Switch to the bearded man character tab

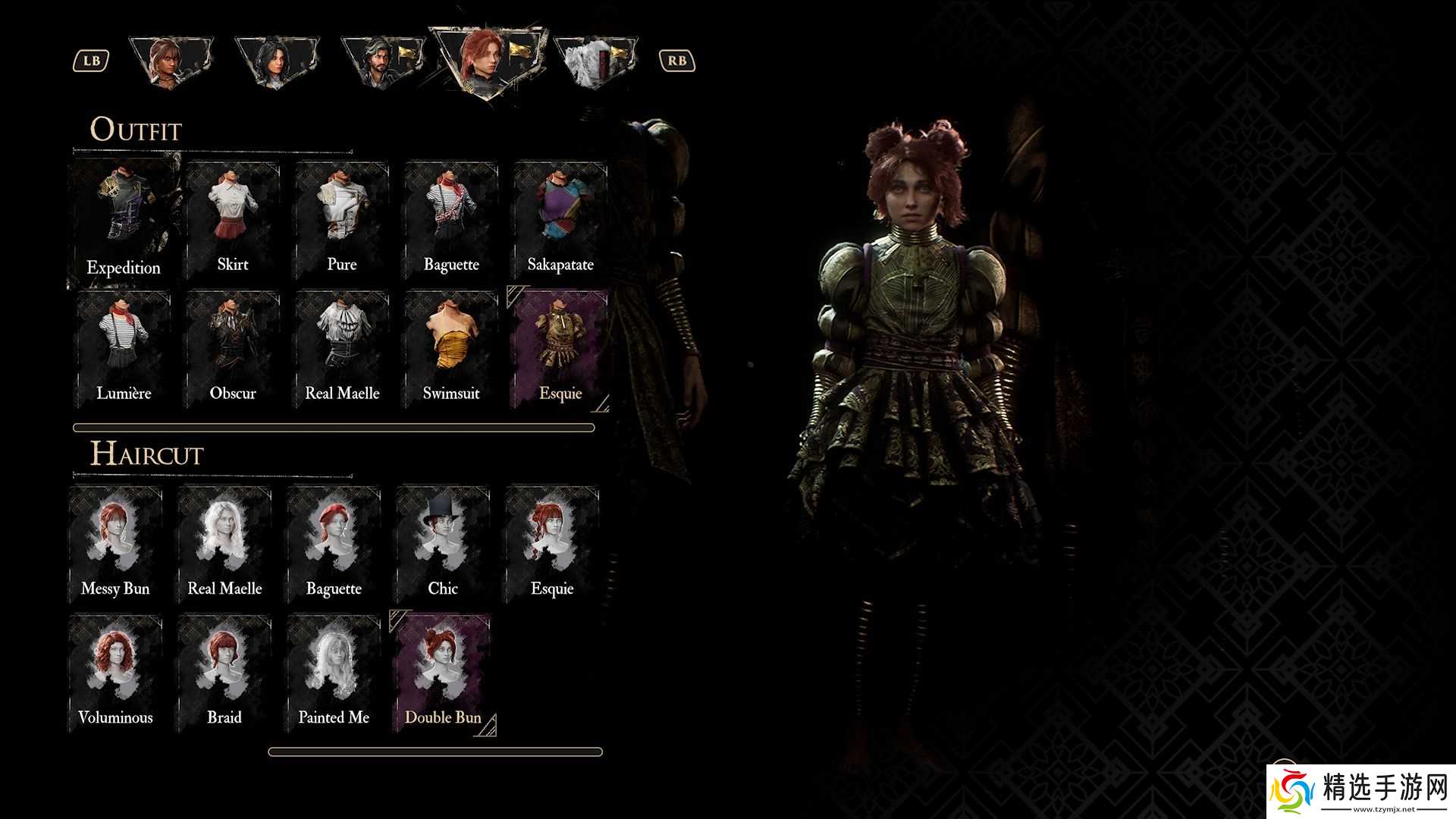click(381, 62)
